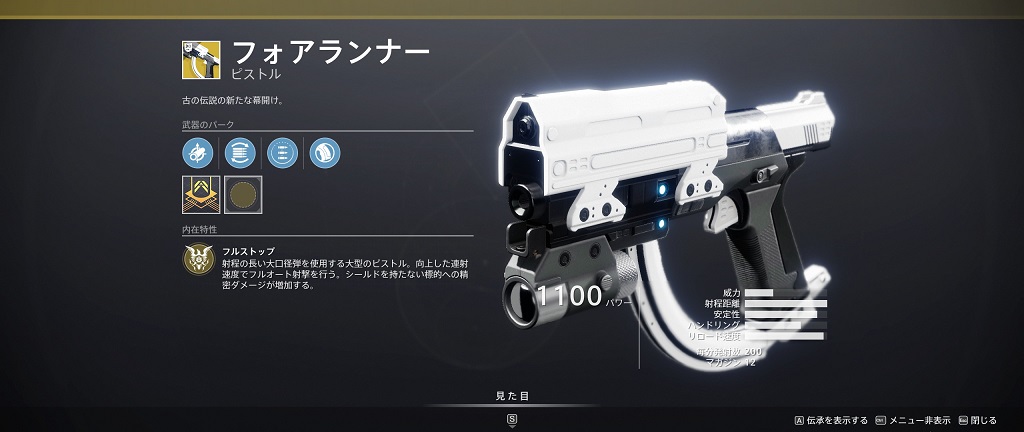Select the empty dark circular mod slot
The height and width of the screenshot is (432, 1024).
(243, 195)
